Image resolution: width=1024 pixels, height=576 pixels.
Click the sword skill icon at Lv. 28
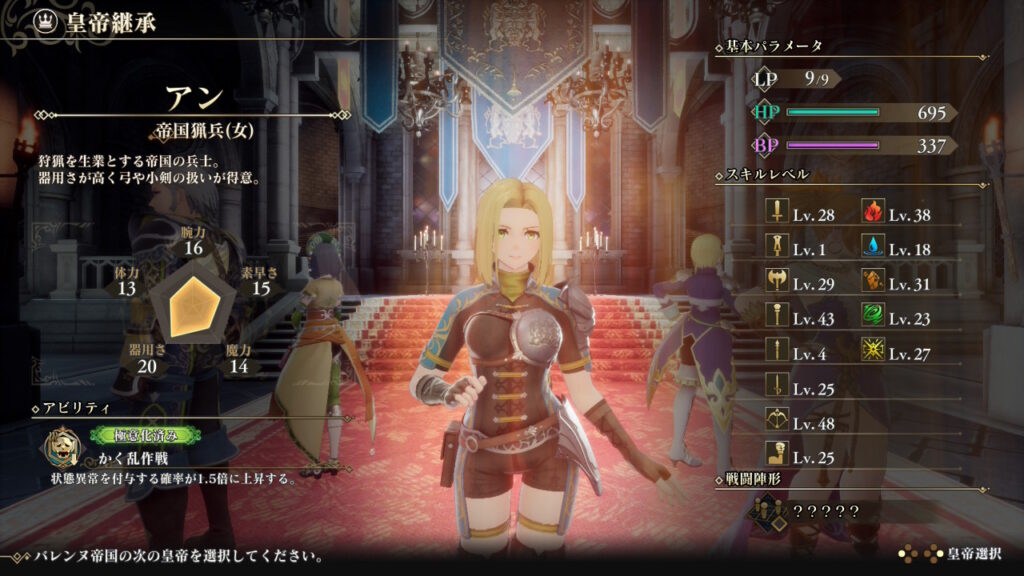click(775, 214)
